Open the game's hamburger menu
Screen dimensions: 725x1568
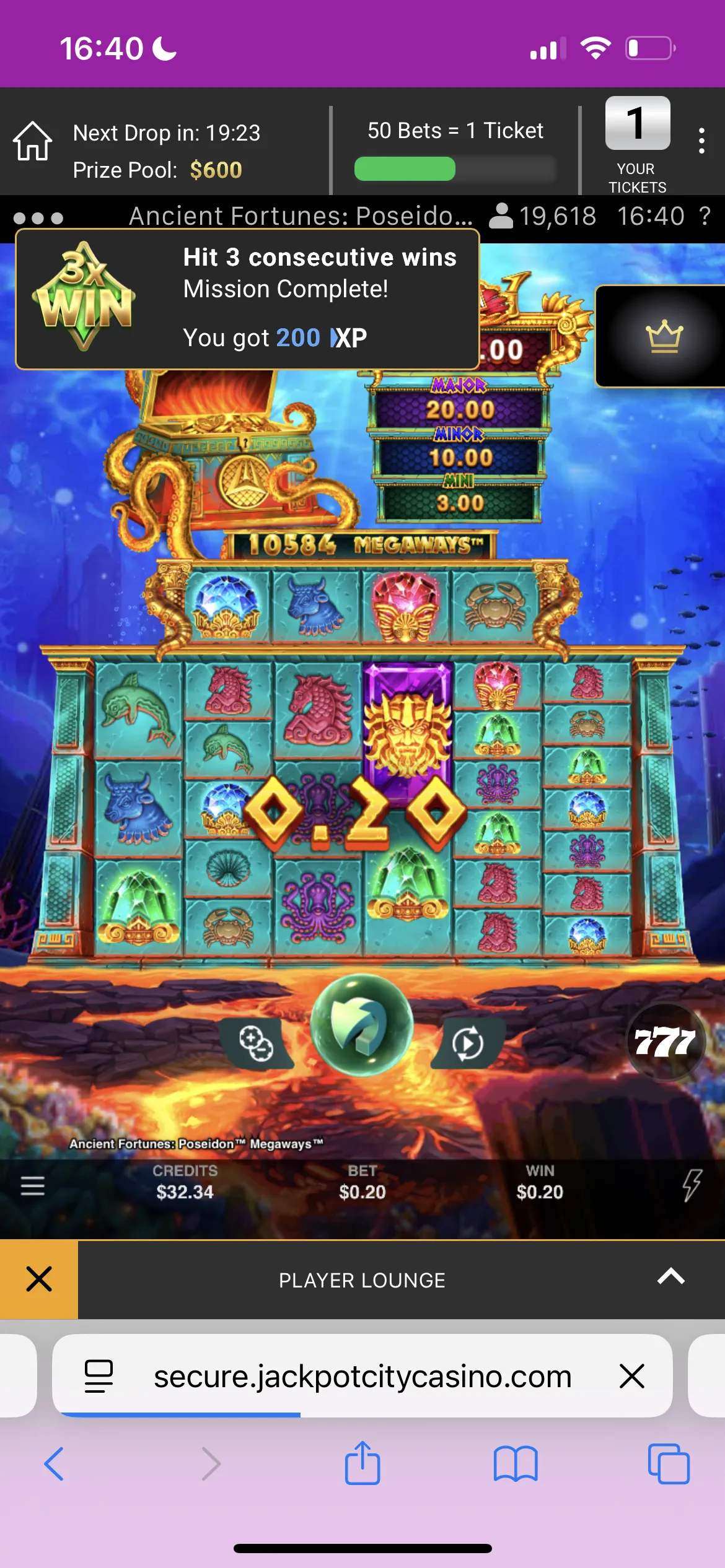pyautogui.click(x=33, y=1185)
